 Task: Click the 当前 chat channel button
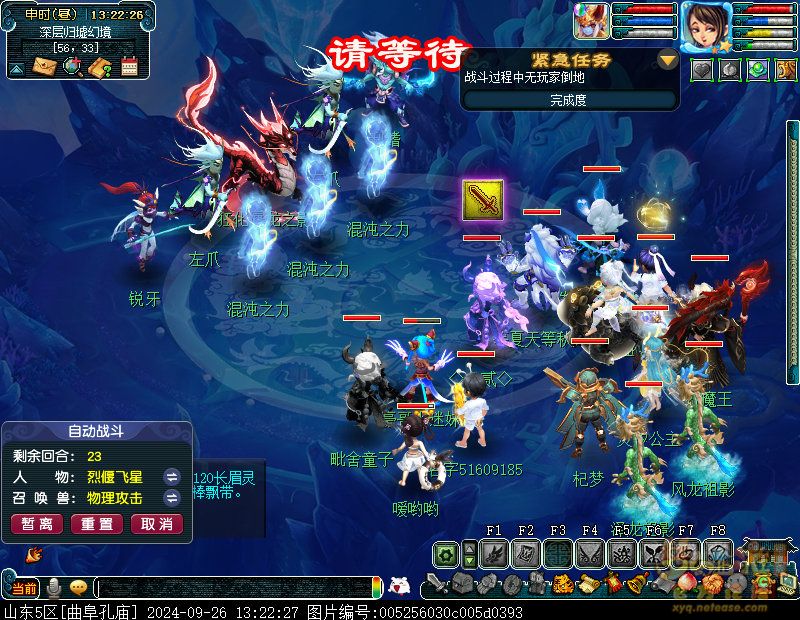tap(24, 588)
